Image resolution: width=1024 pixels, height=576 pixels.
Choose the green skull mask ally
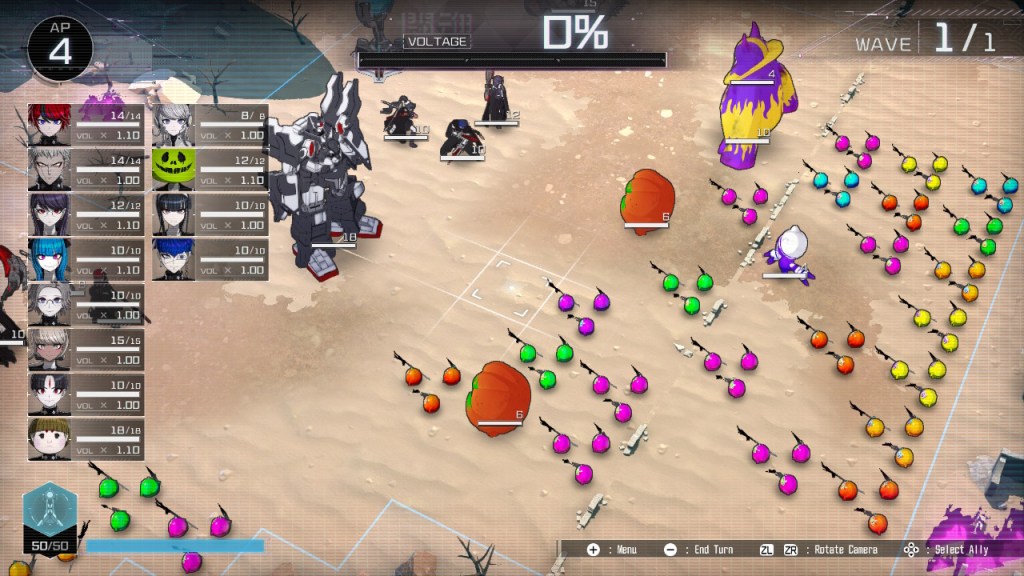click(x=172, y=169)
